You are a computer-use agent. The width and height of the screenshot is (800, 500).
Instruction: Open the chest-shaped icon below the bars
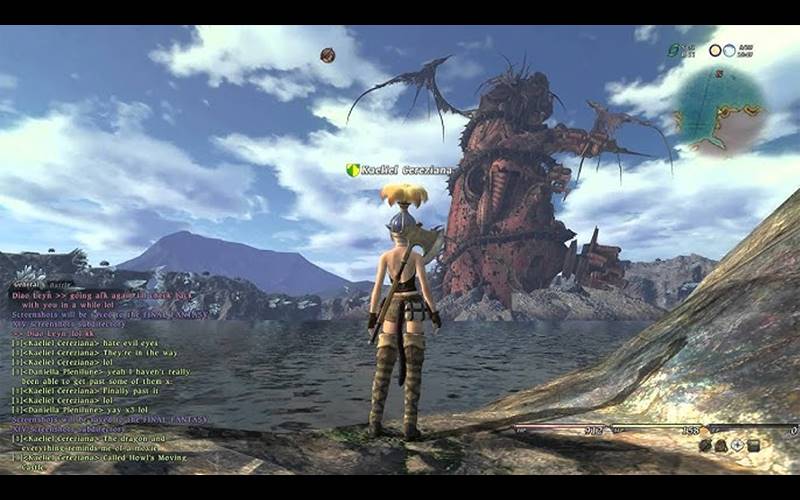tap(753, 445)
